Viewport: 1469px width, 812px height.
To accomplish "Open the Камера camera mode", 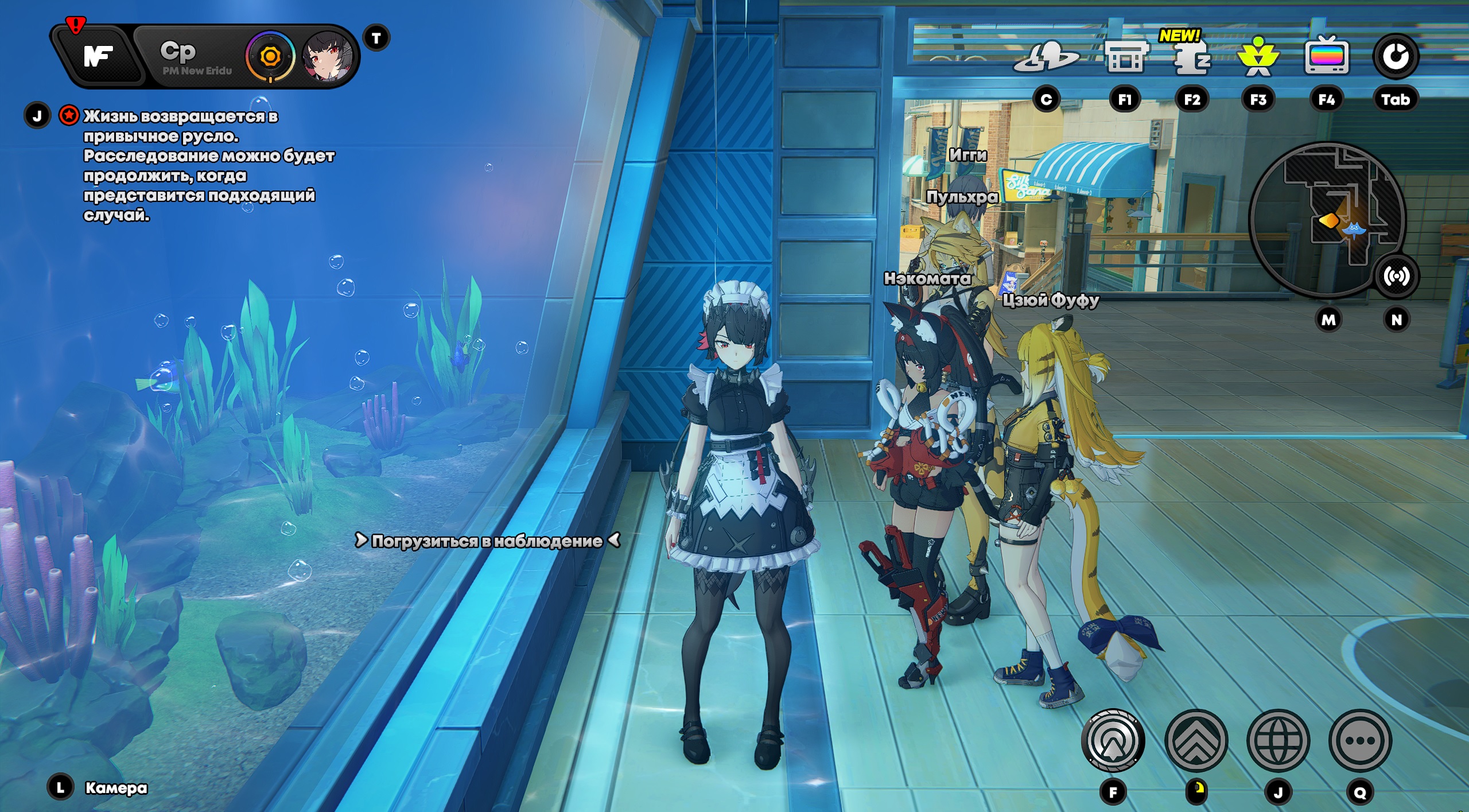I will point(116,788).
